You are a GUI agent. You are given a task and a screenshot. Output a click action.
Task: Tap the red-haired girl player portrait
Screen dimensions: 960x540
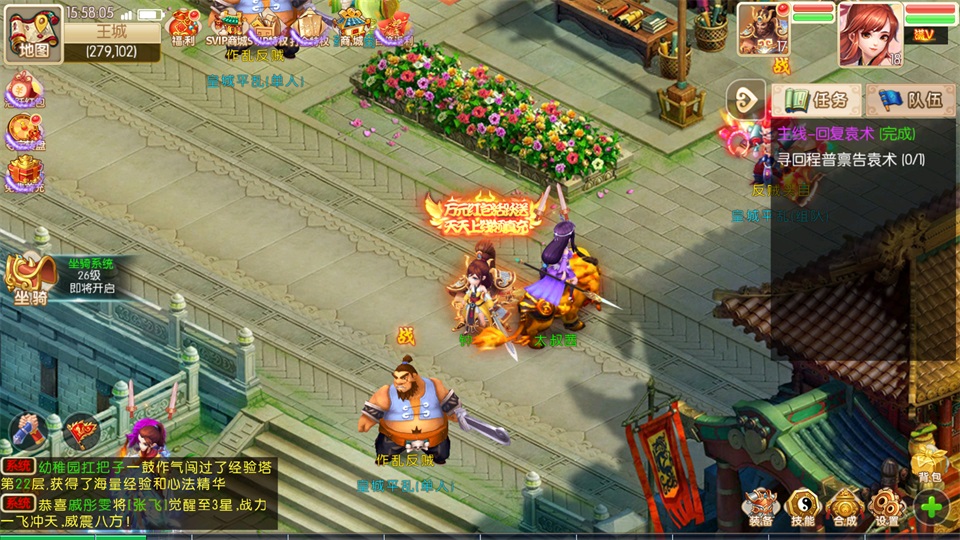[x=870, y=34]
